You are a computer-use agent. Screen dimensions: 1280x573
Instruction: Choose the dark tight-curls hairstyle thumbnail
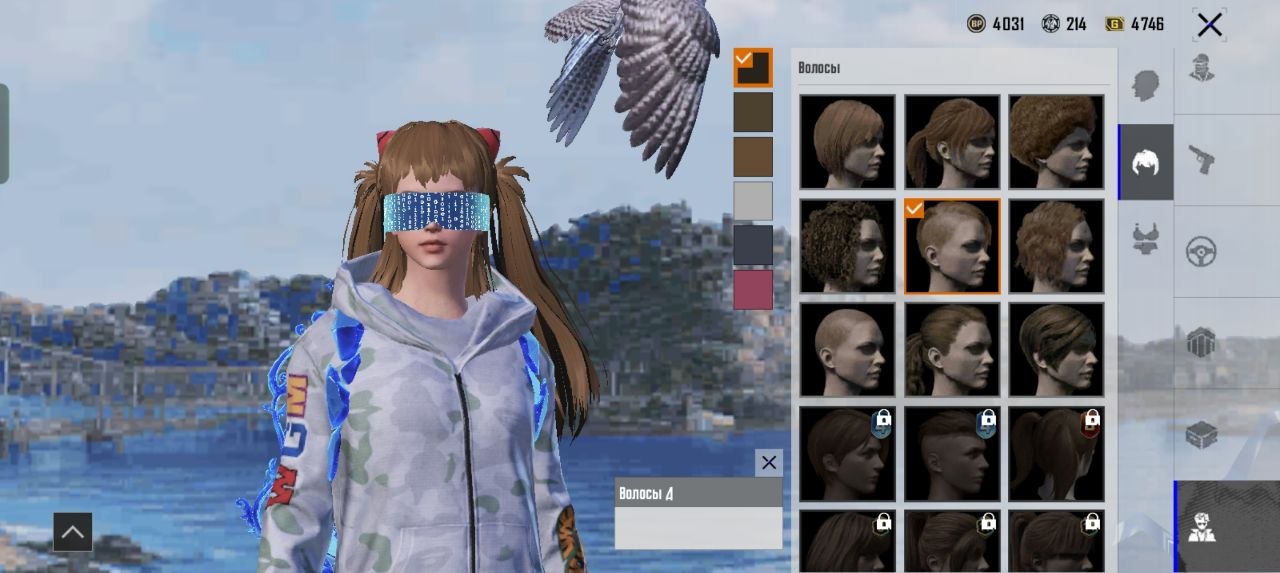tap(847, 246)
